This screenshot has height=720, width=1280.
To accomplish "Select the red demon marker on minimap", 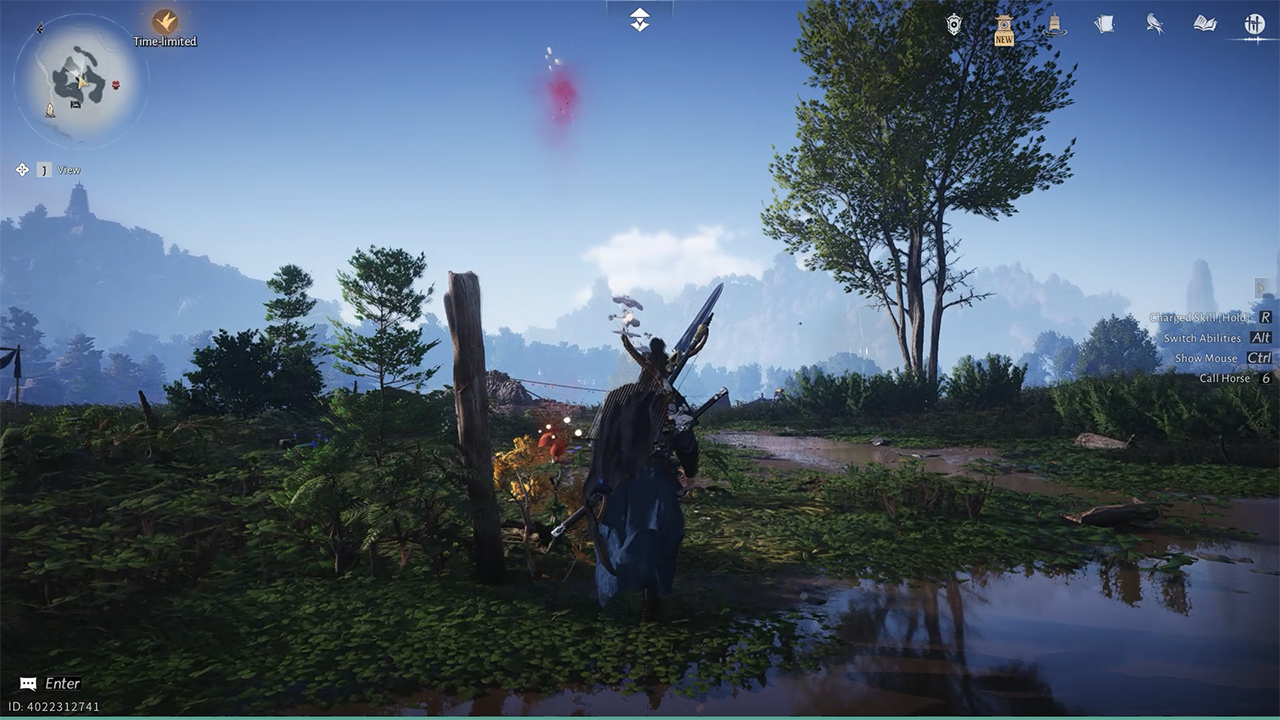I will click(116, 85).
